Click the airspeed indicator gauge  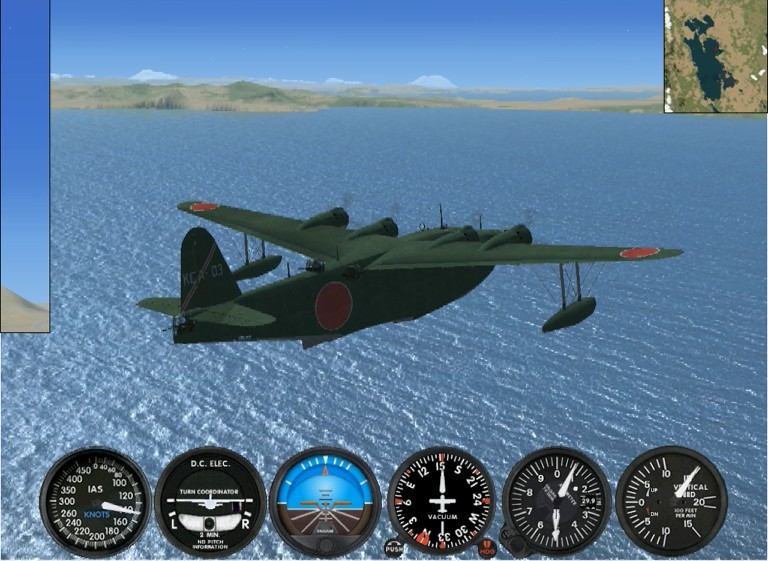[x=95, y=501]
